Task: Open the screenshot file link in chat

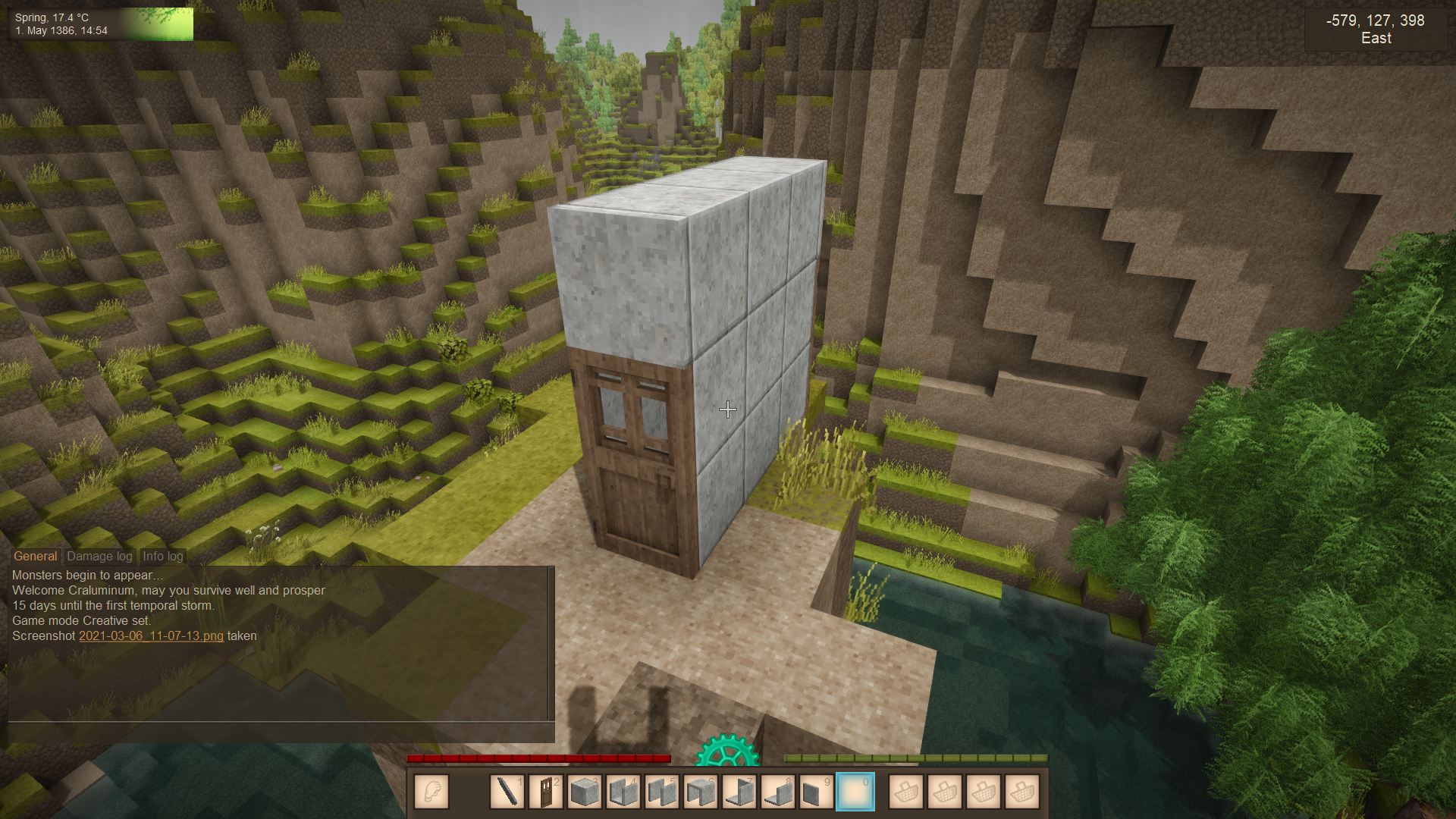Action: 151,635
